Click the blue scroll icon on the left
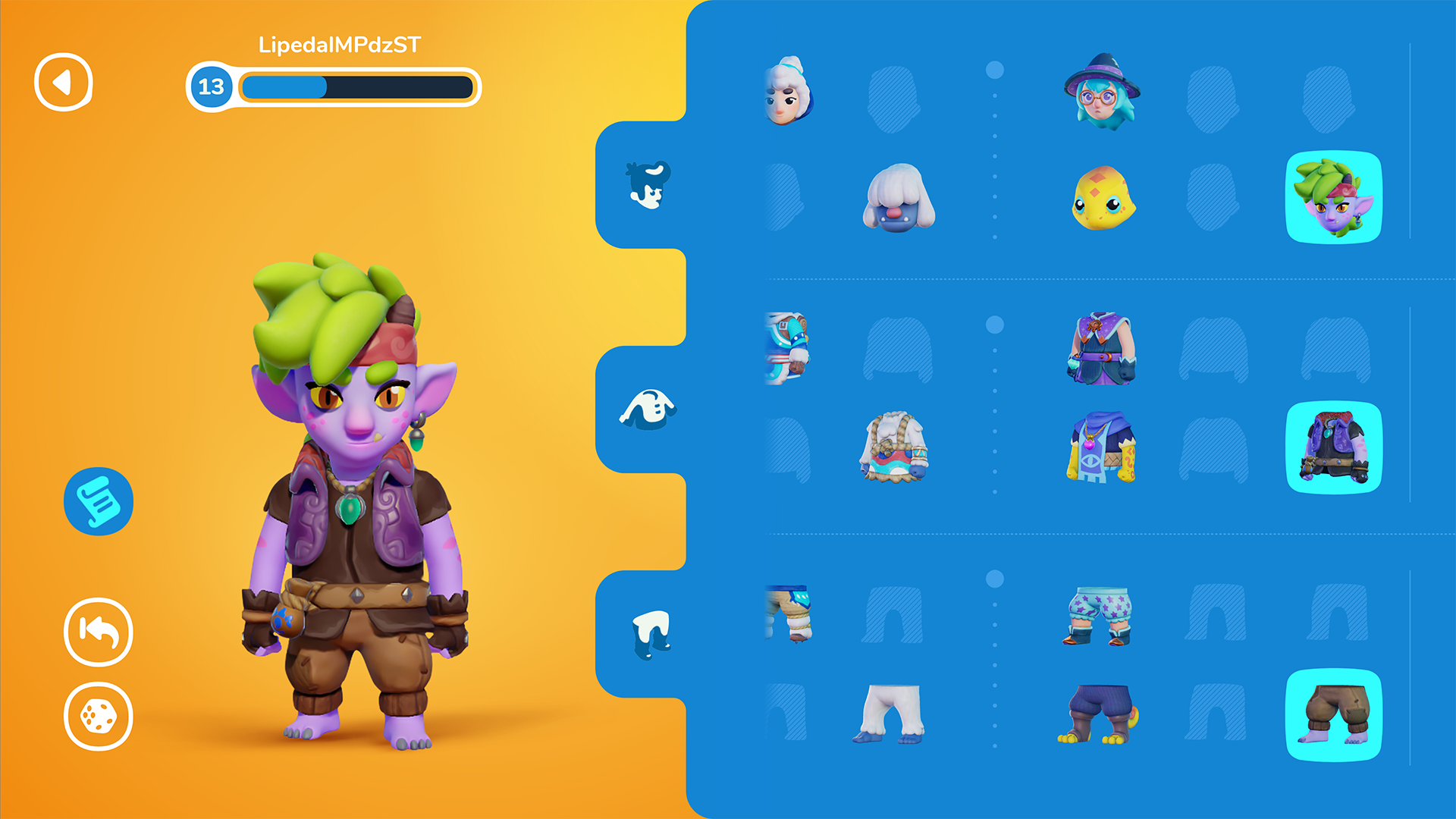 (x=98, y=502)
